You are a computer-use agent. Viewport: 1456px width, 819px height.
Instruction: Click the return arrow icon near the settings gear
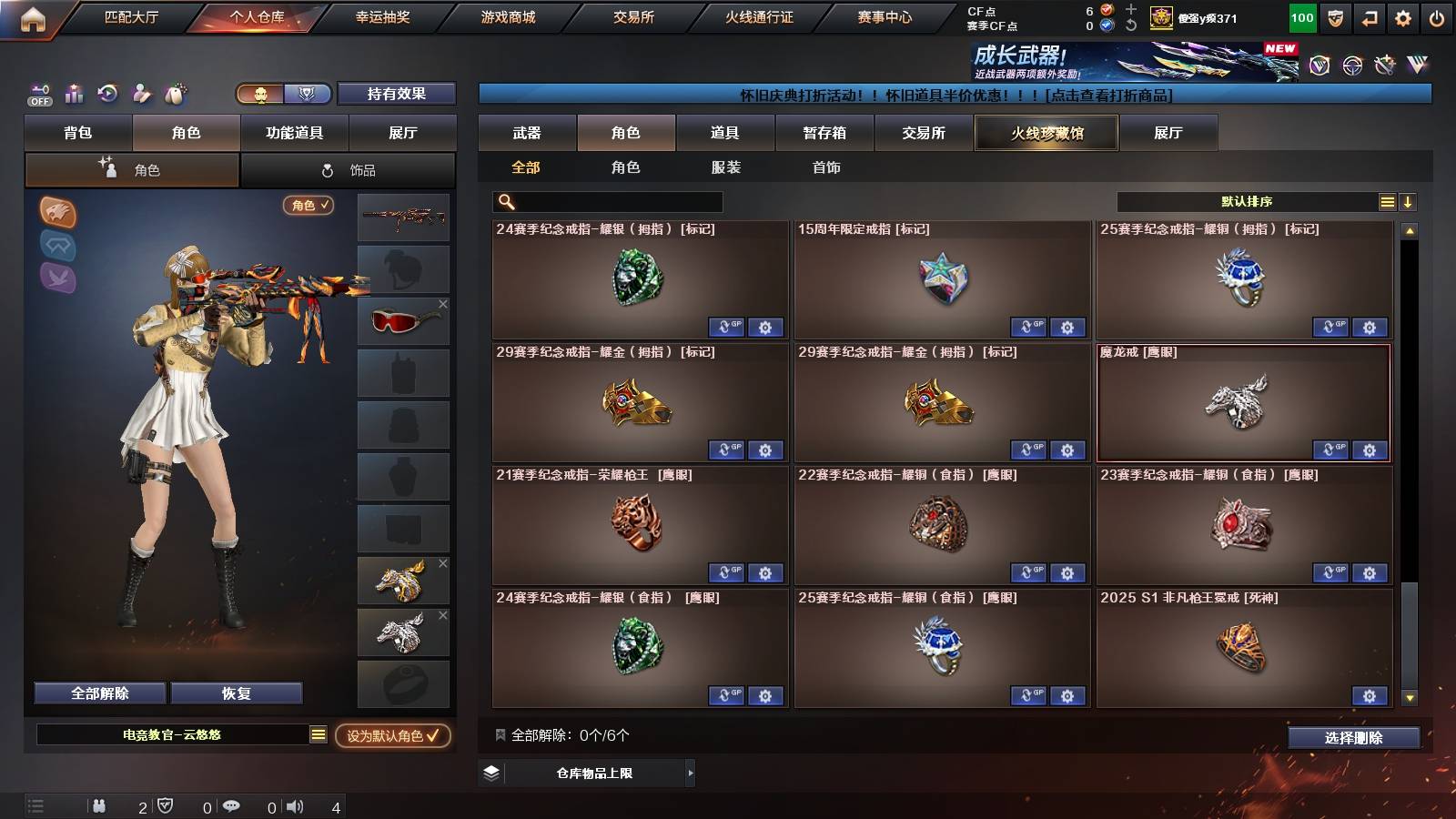1368,17
